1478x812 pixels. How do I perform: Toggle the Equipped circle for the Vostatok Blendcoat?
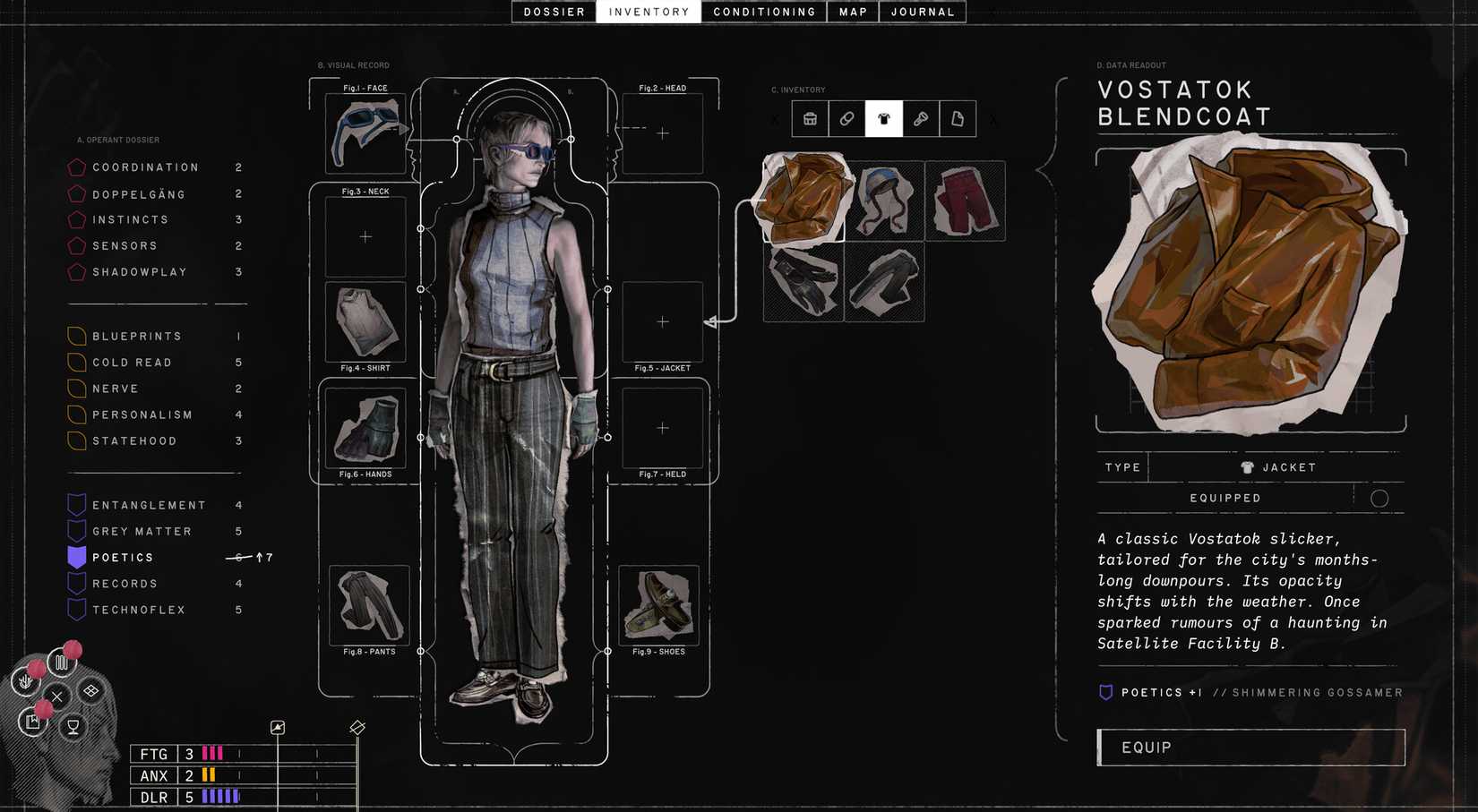click(1379, 499)
